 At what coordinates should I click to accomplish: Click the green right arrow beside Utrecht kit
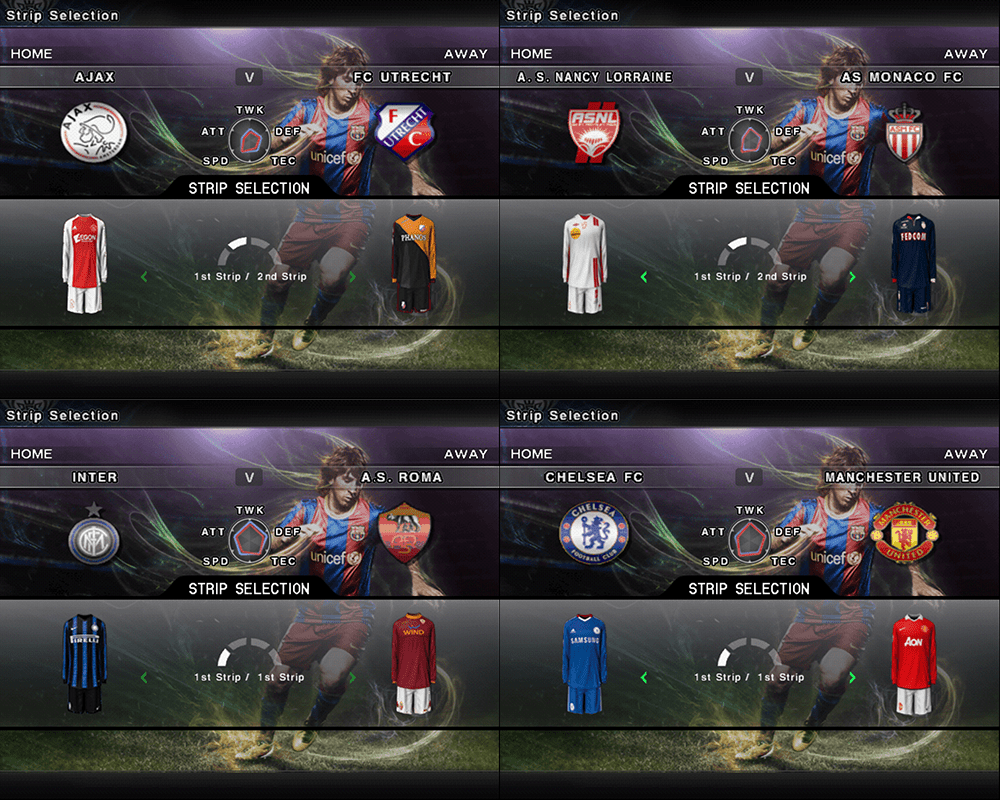click(352, 277)
